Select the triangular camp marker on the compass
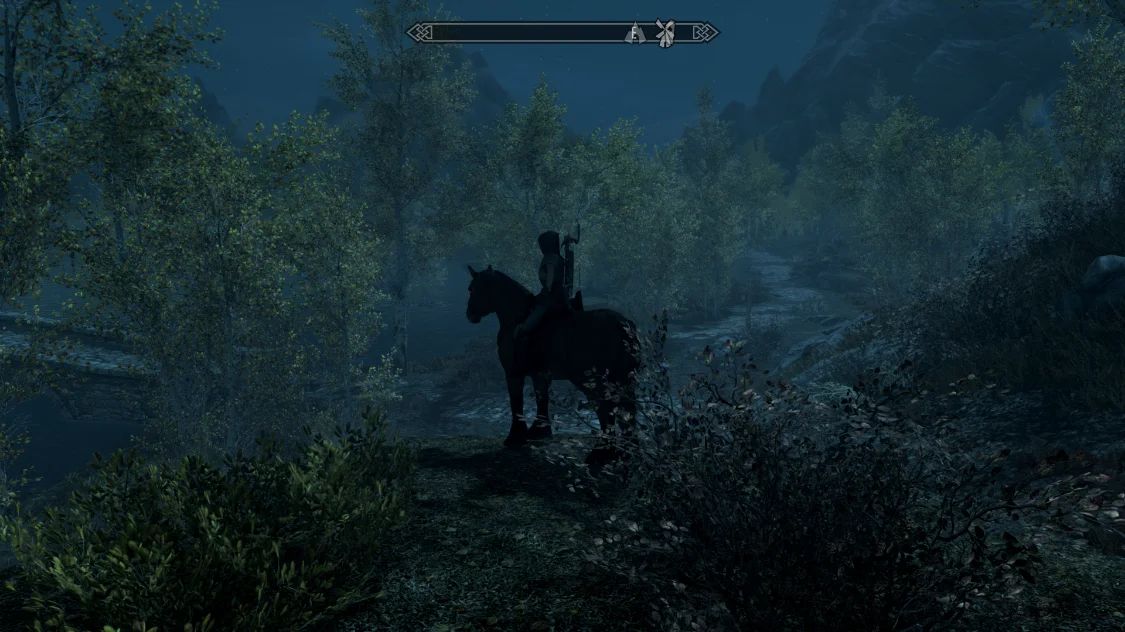Viewport: 1125px width, 632px height. point(633,33)
